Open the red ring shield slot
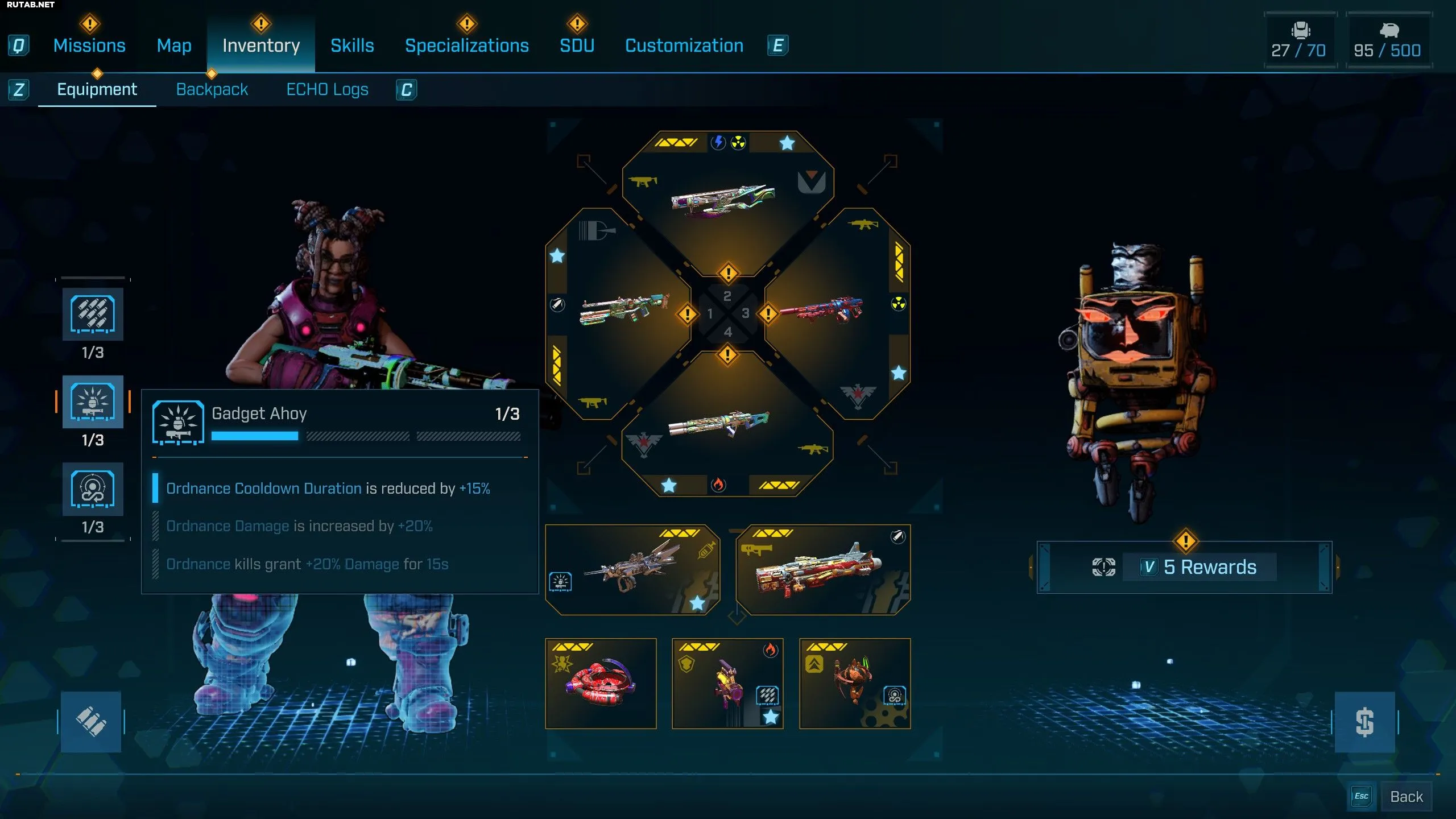The height and width of the screenshot is (819, 1456). tap(601, 684)
